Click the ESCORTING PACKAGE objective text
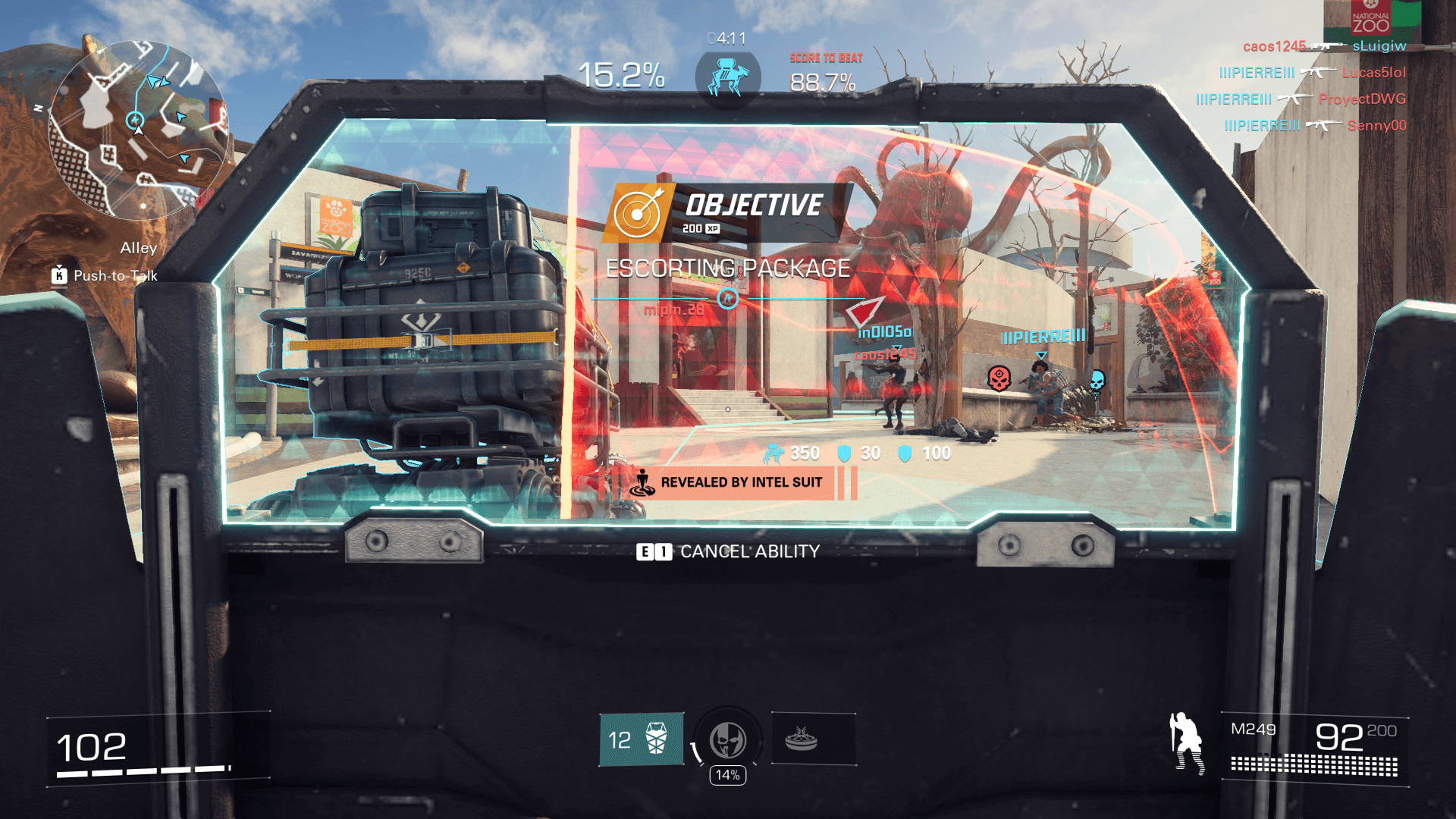1456x819 pixels. [729, 268]
